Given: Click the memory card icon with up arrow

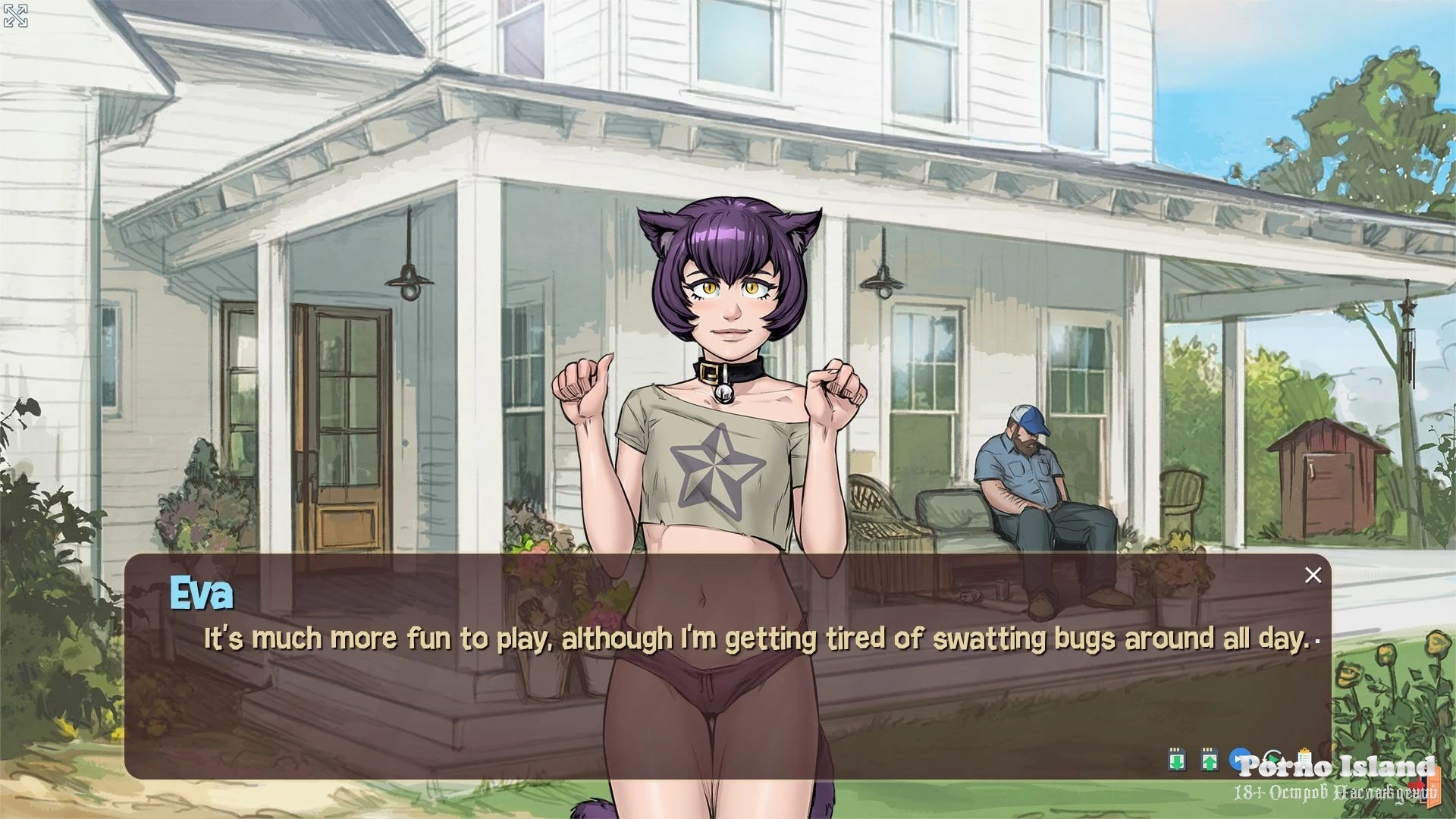Looking at the screenshot, I should (x=1210, y=759).
